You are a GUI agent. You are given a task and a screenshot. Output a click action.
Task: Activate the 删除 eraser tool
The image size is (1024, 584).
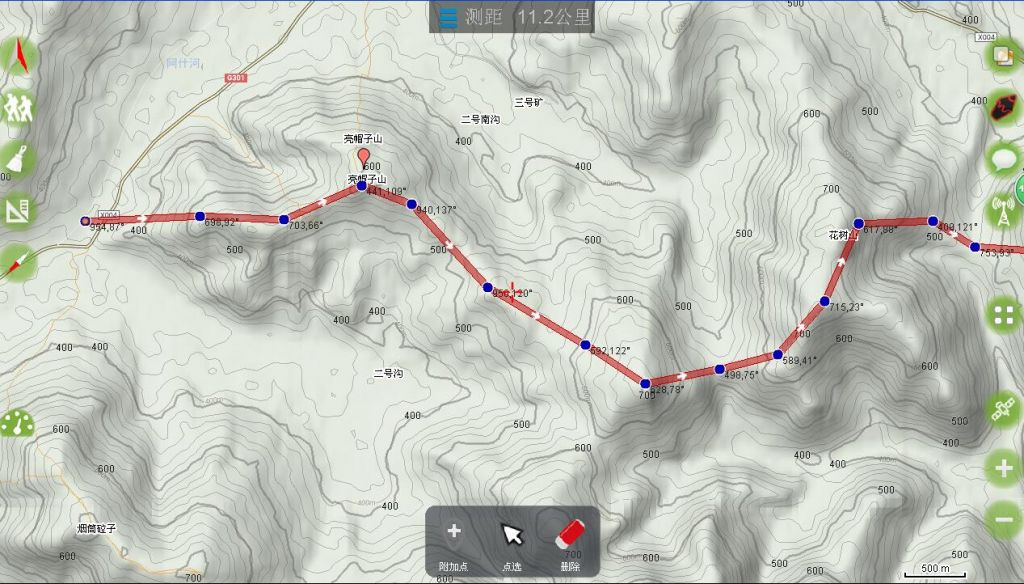[x=569, y=540]
